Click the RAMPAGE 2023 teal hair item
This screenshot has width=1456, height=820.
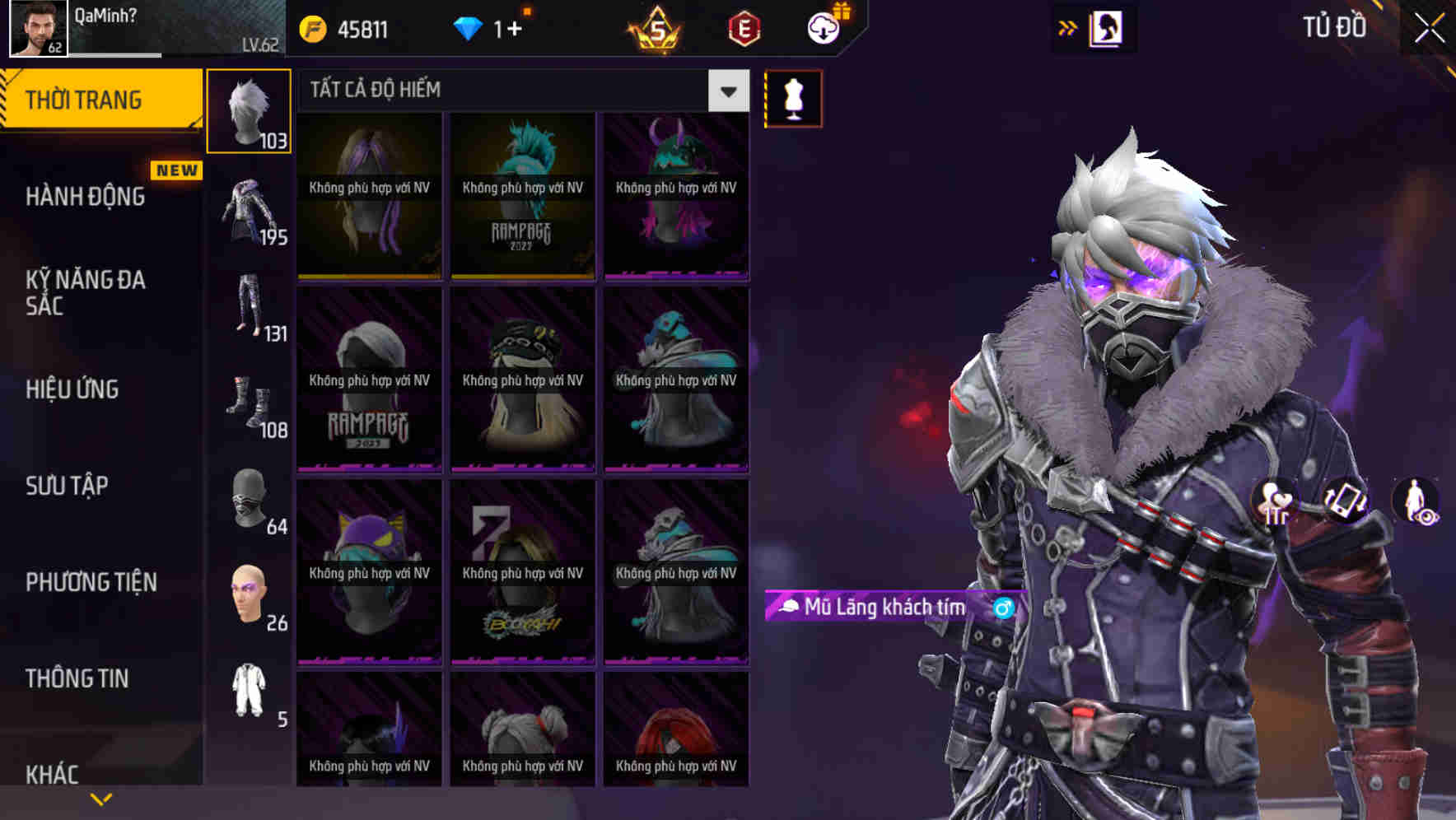522,198
